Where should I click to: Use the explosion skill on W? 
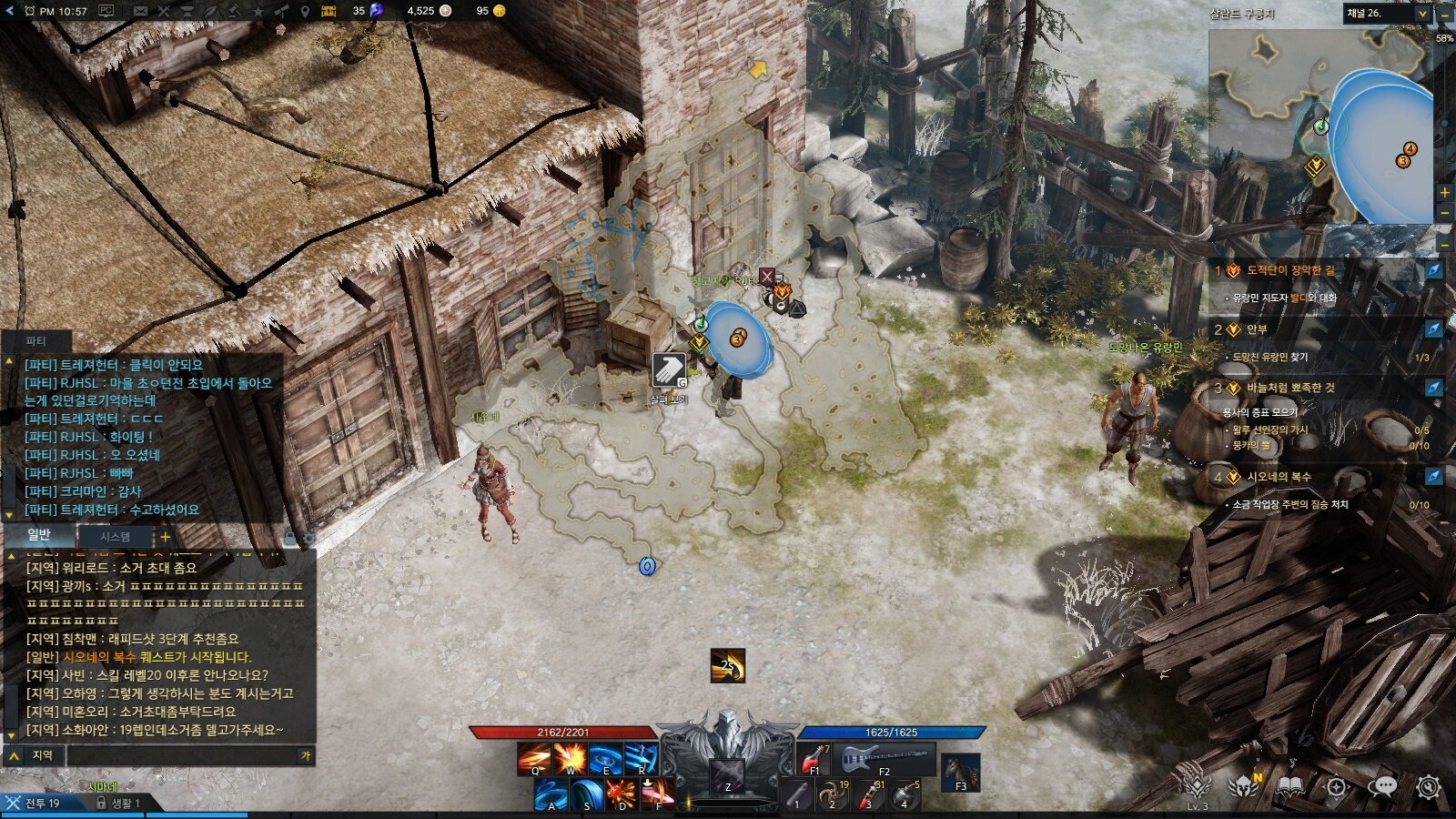point(570,760)
